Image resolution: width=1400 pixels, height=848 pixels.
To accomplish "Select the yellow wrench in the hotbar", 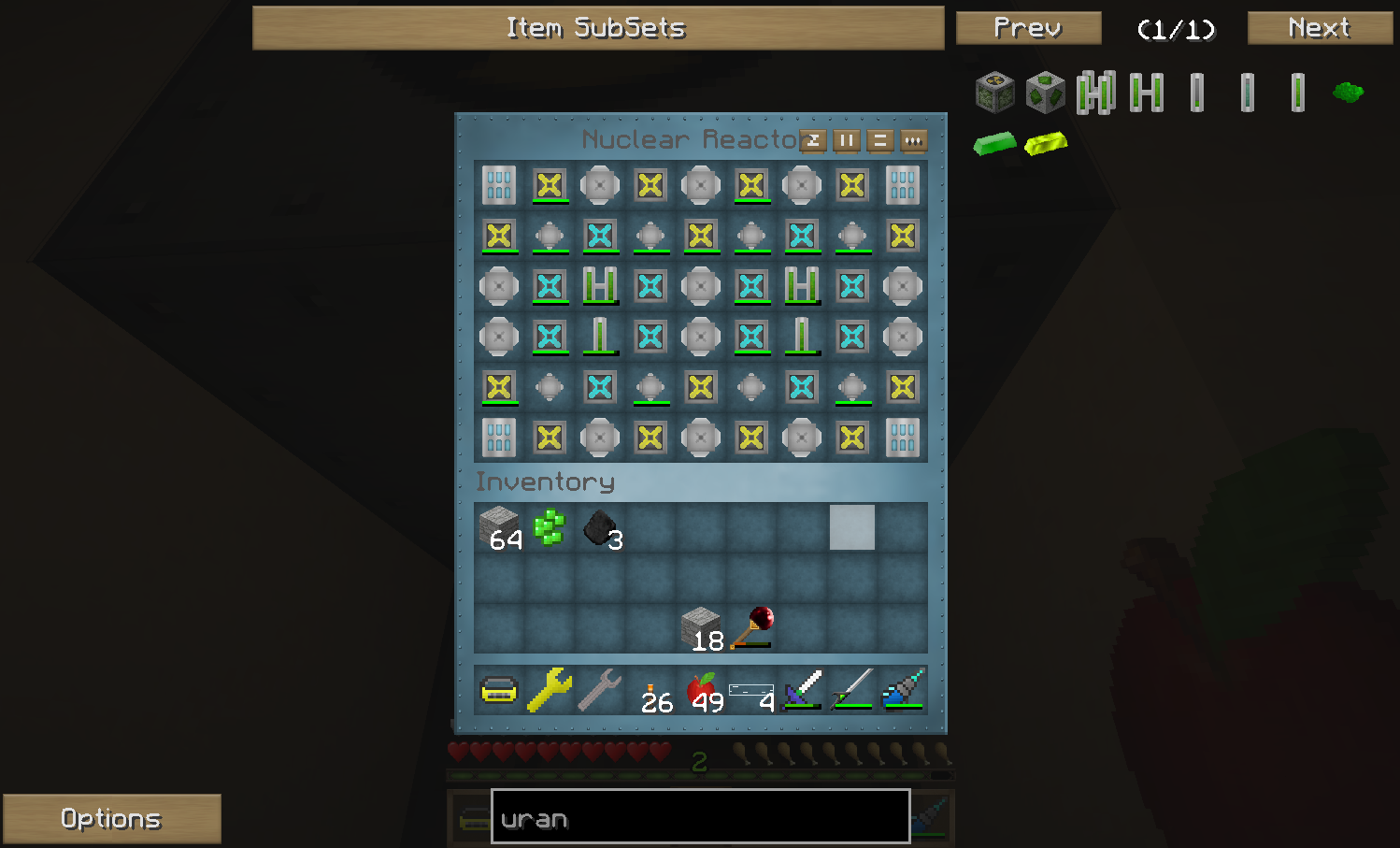I will (550, 690).
